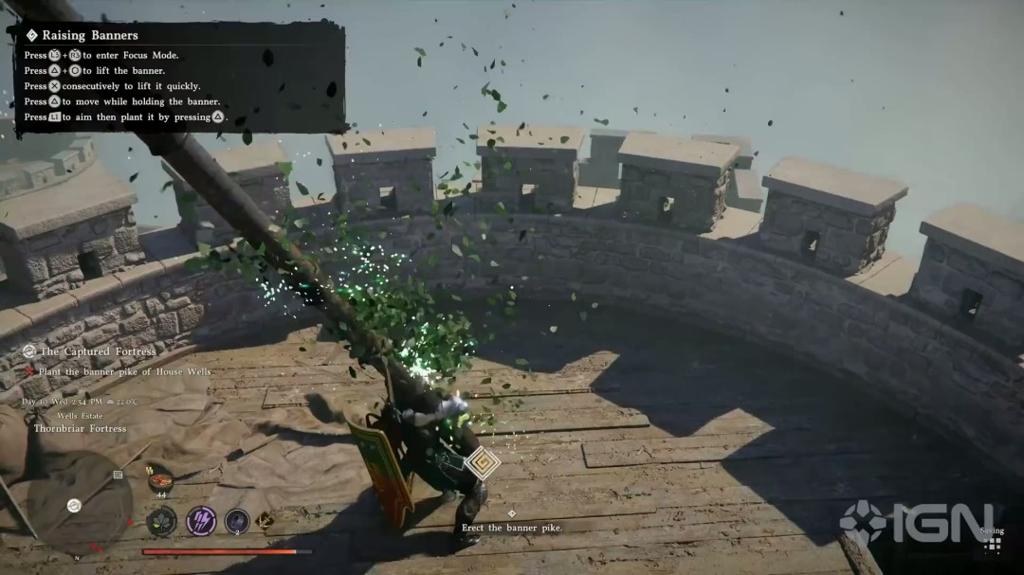Use the dark orb ability icon

237,521
